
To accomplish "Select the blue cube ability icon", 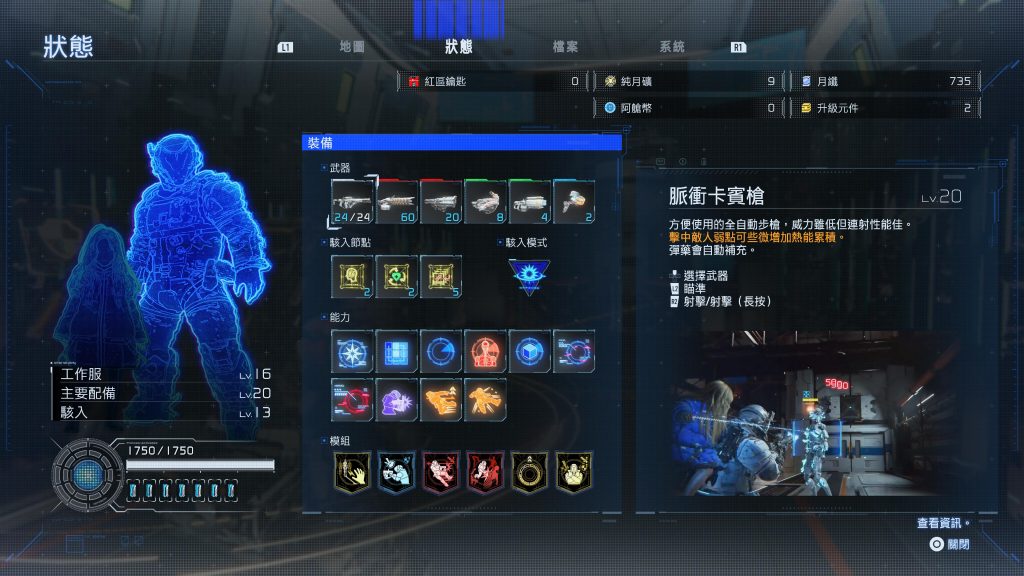I will click(530, 351).
